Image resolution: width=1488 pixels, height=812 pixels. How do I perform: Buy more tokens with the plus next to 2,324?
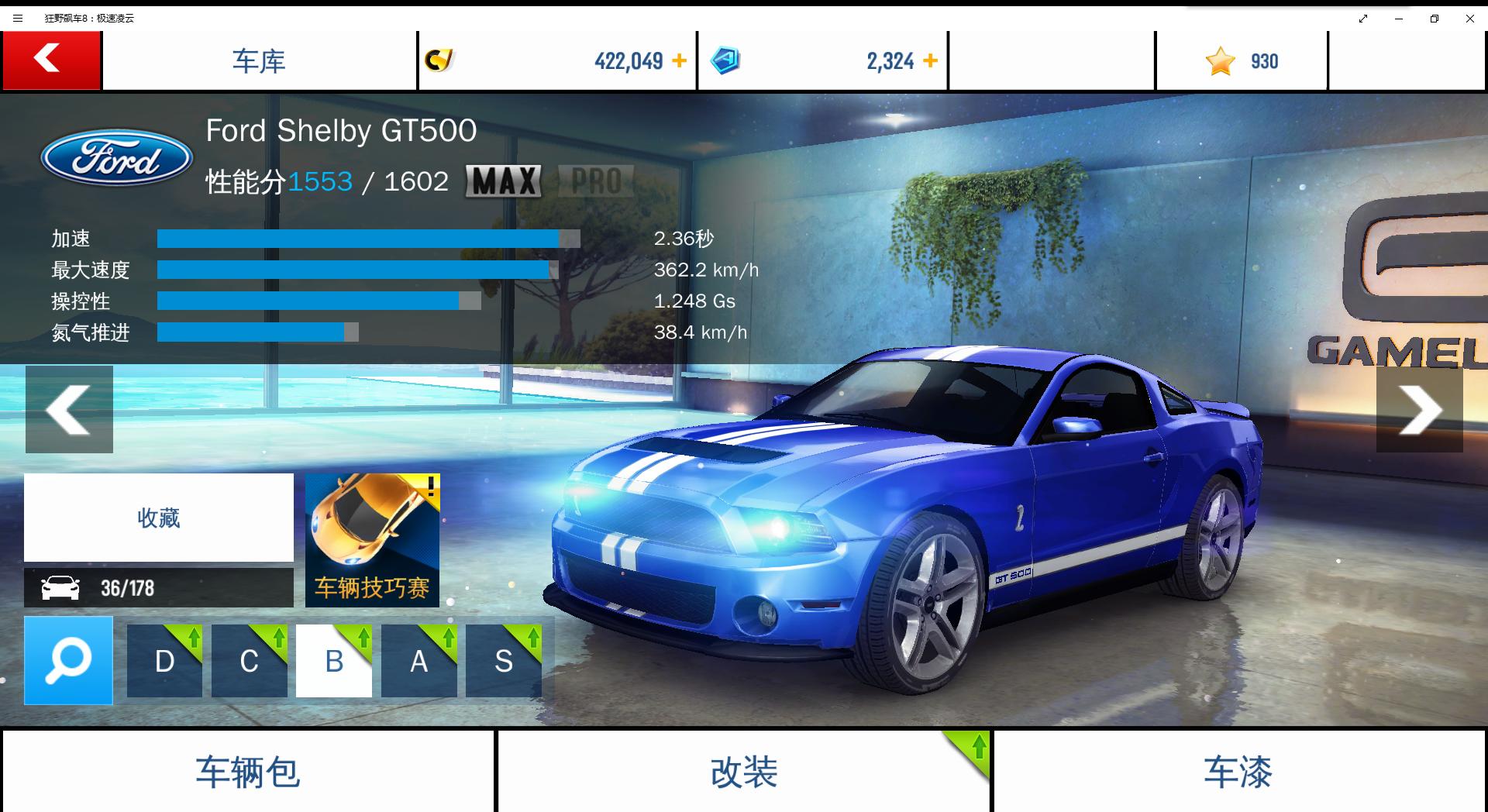[x=930, y=60]
